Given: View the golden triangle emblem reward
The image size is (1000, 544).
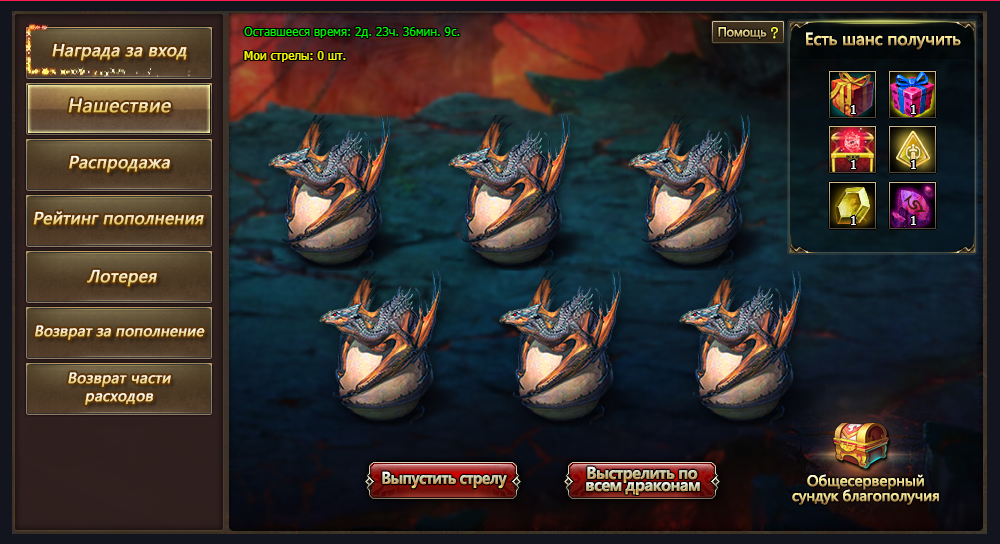Looking at the screenshot, I should click(912, 150).
